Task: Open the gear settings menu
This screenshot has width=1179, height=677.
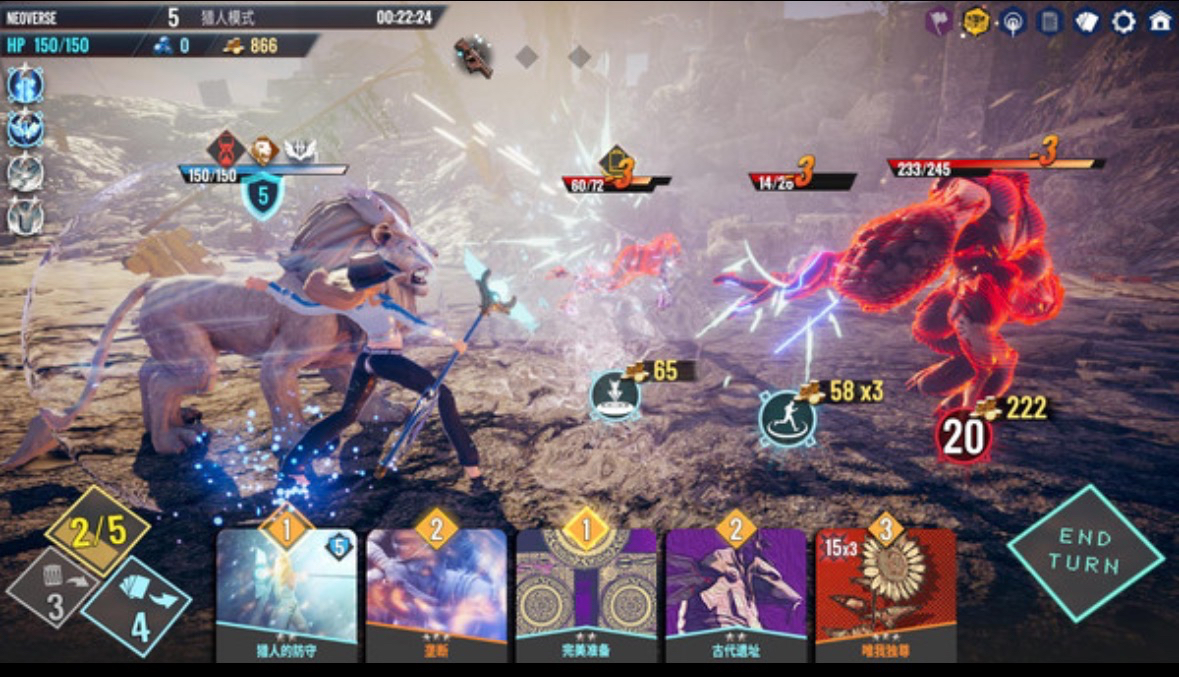Action: pyautogui.click(x=1124, y=22)
